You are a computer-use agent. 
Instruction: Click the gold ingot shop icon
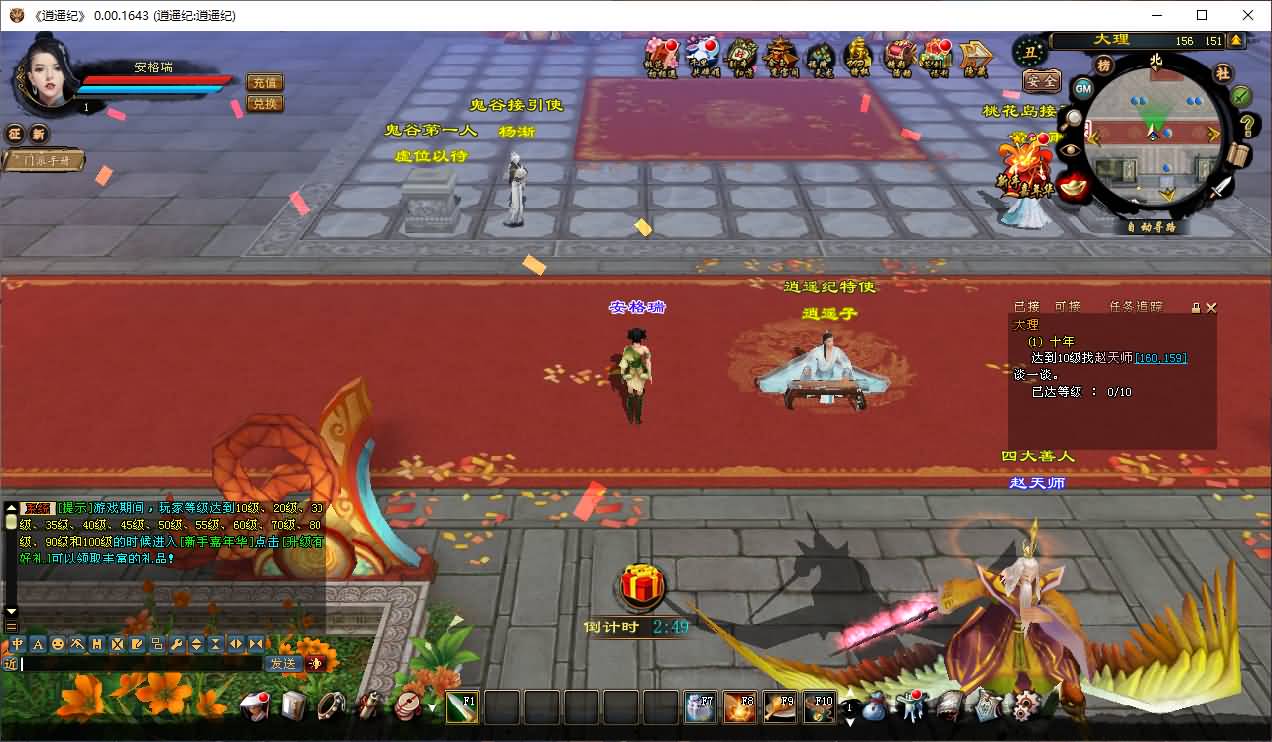pyautogui.click(x=1076, y=187)
